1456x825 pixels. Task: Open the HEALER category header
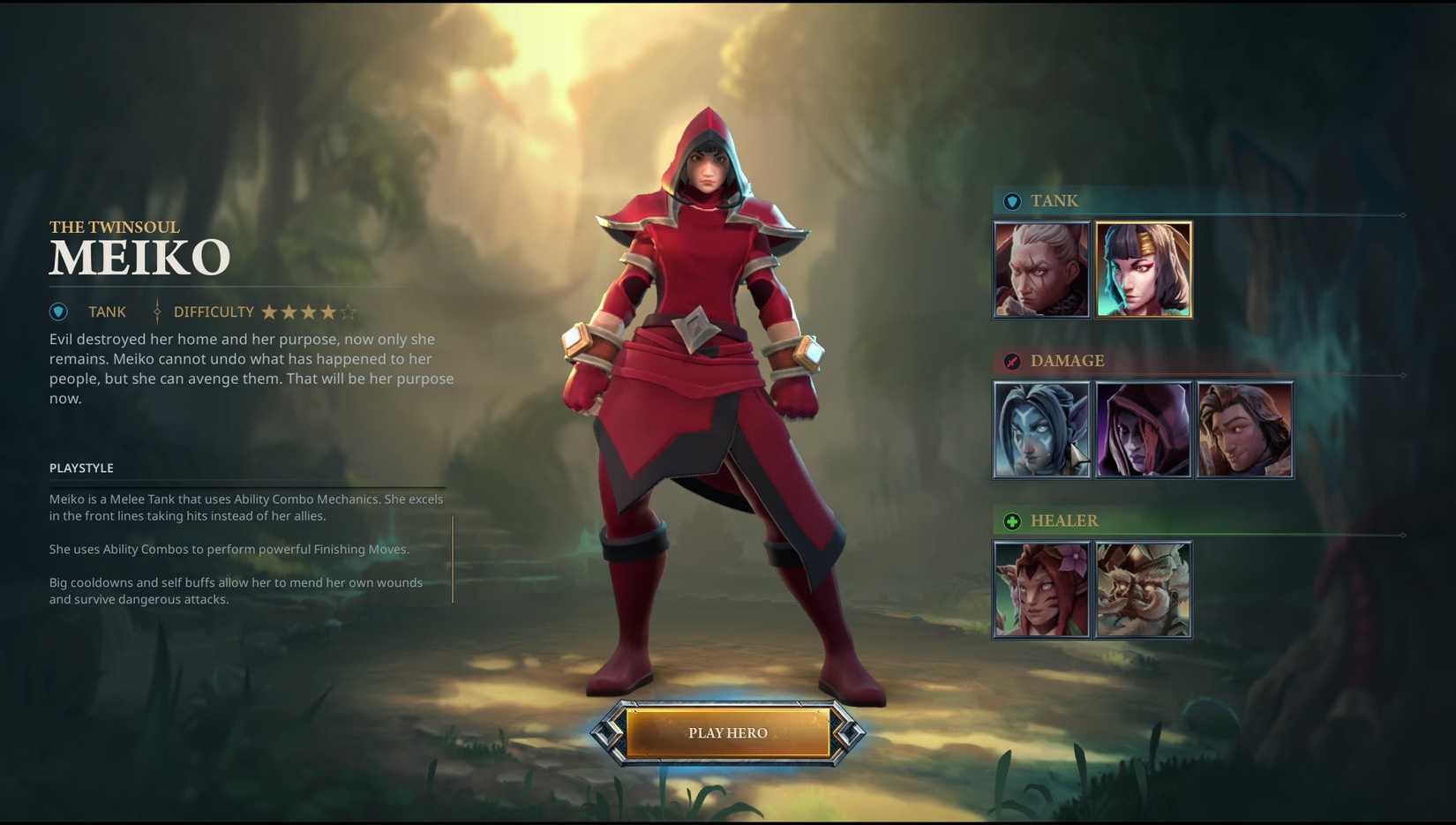(1064, 521)
